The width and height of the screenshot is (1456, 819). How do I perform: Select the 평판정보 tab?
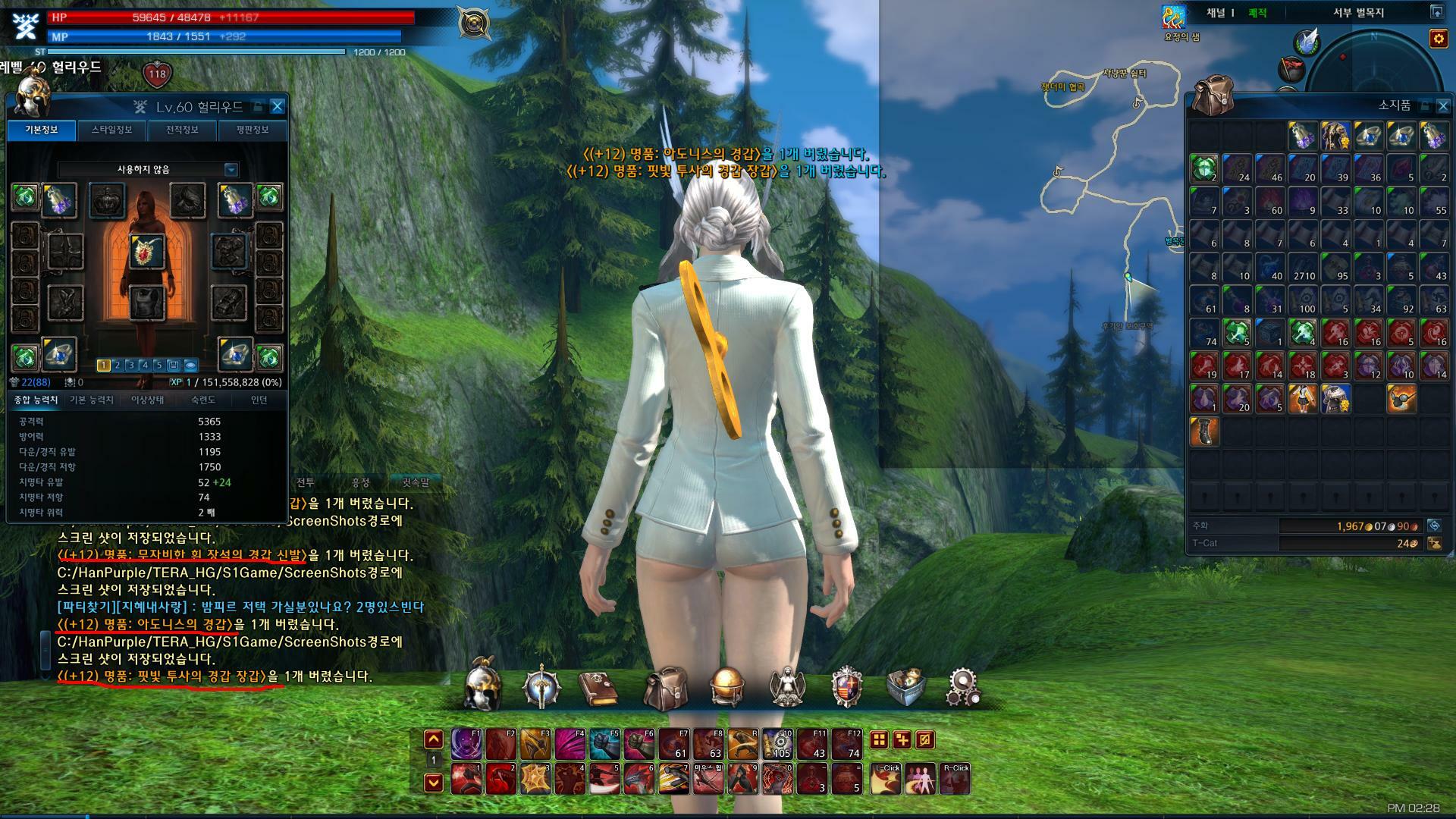coord(253,130)
